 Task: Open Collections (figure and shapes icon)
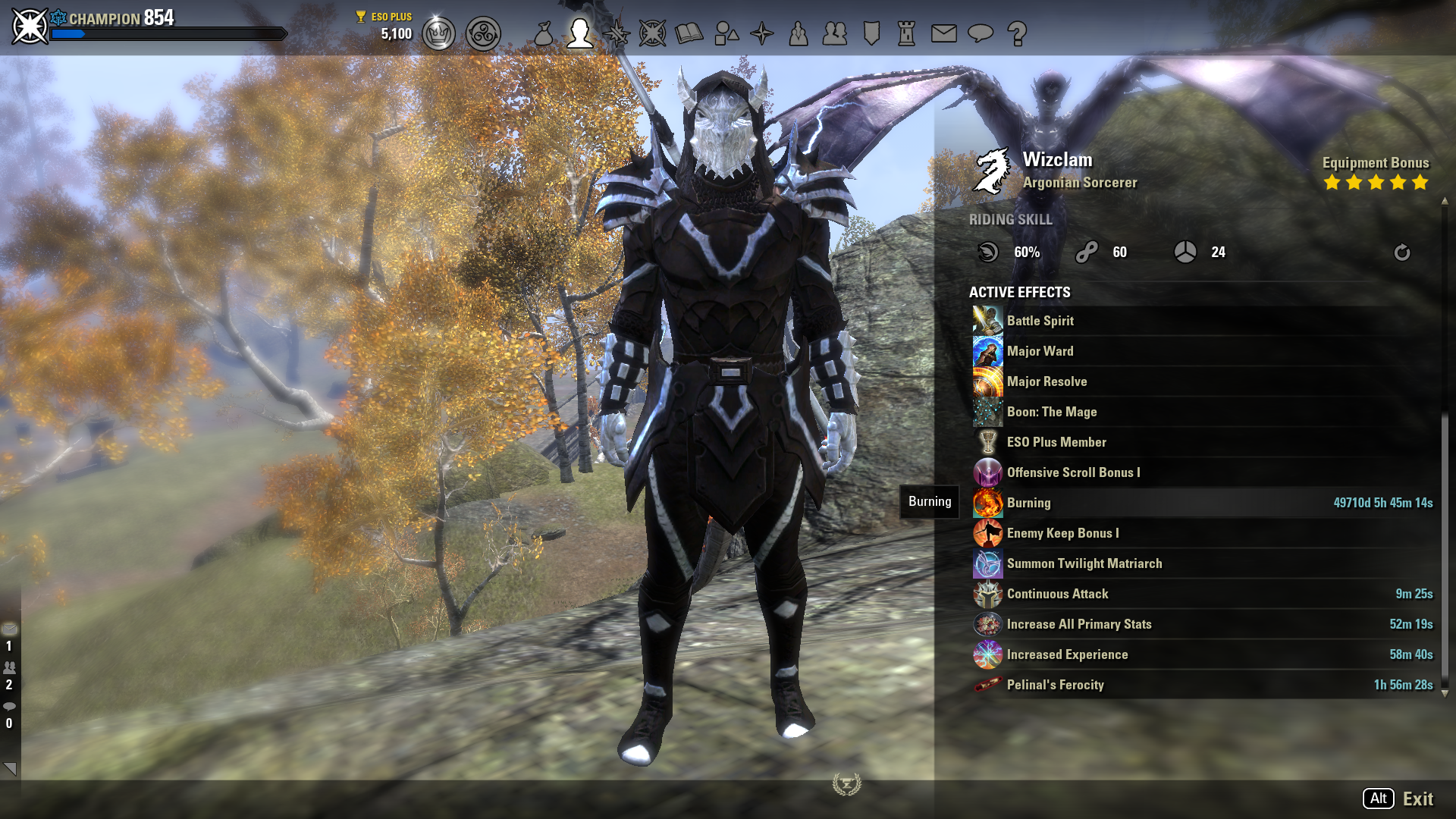coord(726,33)
